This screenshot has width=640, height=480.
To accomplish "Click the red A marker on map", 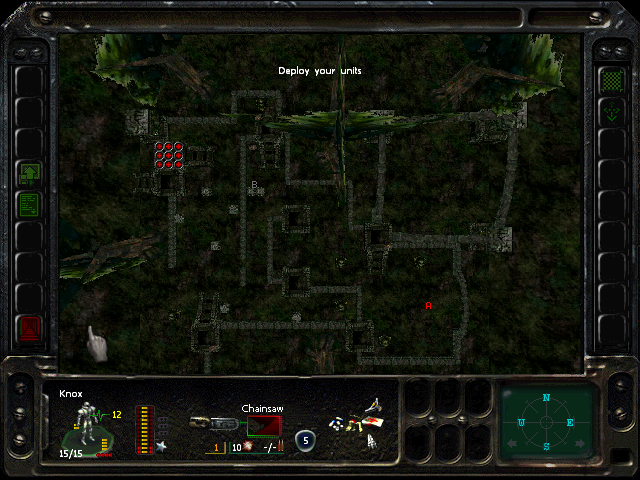I will [x=428, y=305].
